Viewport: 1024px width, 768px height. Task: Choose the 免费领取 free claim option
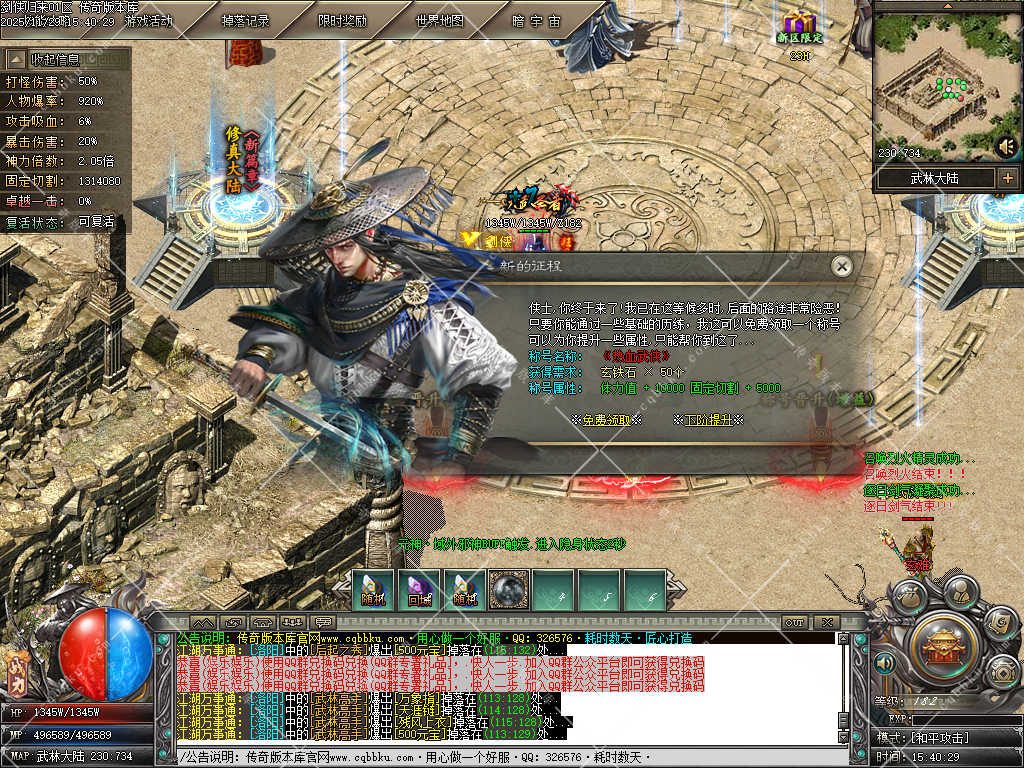click(606, 420)
